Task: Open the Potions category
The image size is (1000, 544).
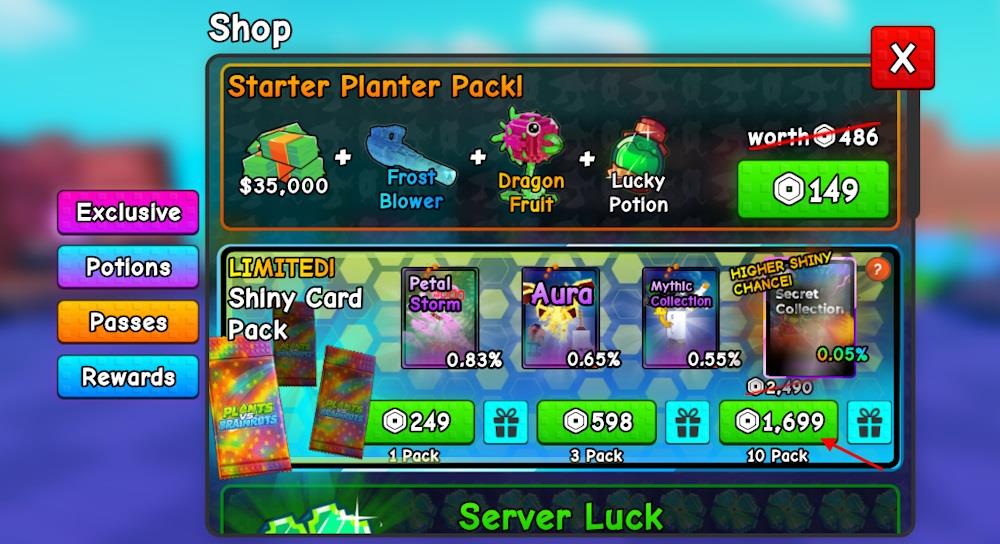Action: [x=128, y=267]
